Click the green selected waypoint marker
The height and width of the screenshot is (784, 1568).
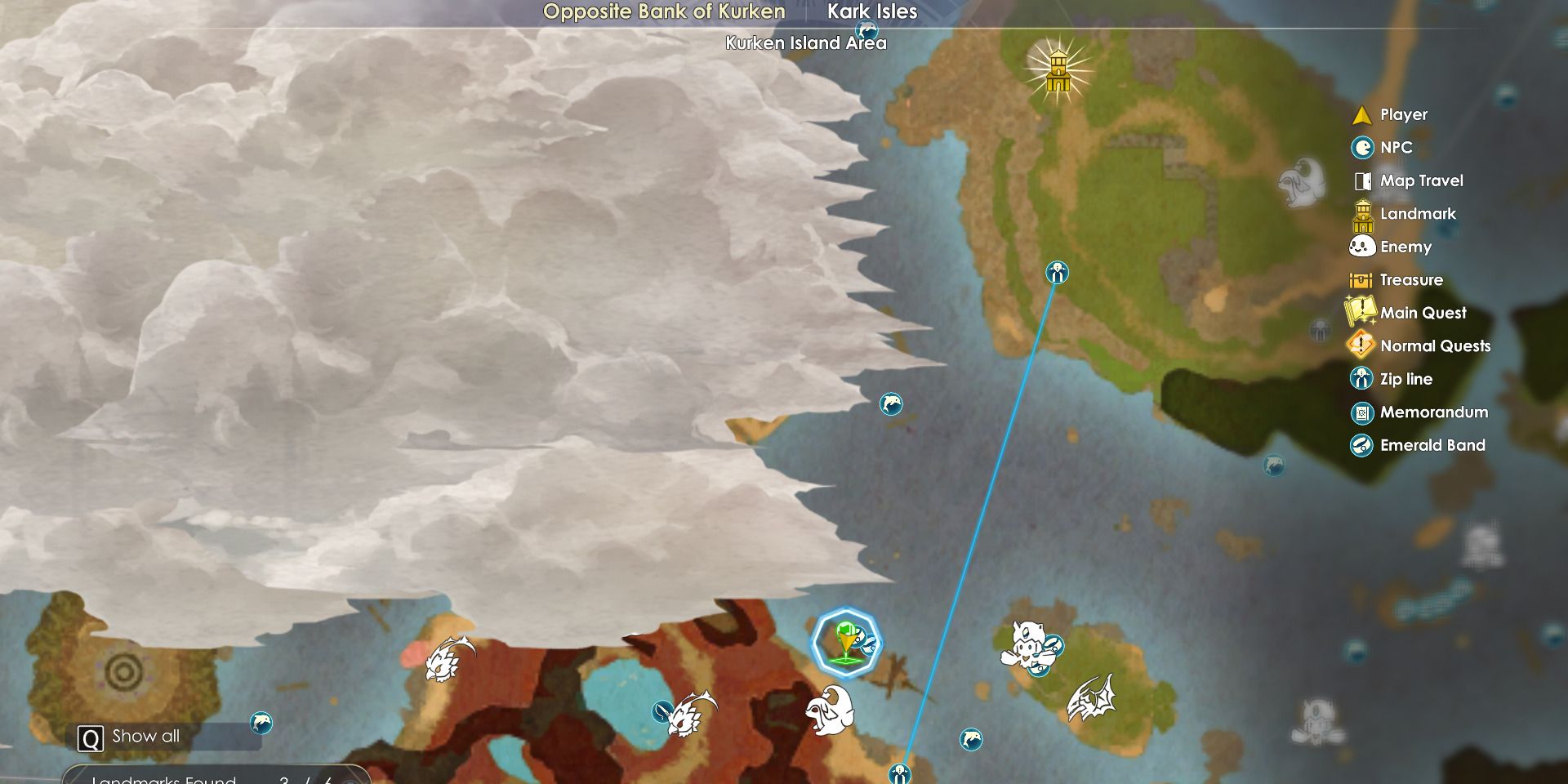point(846,641)
